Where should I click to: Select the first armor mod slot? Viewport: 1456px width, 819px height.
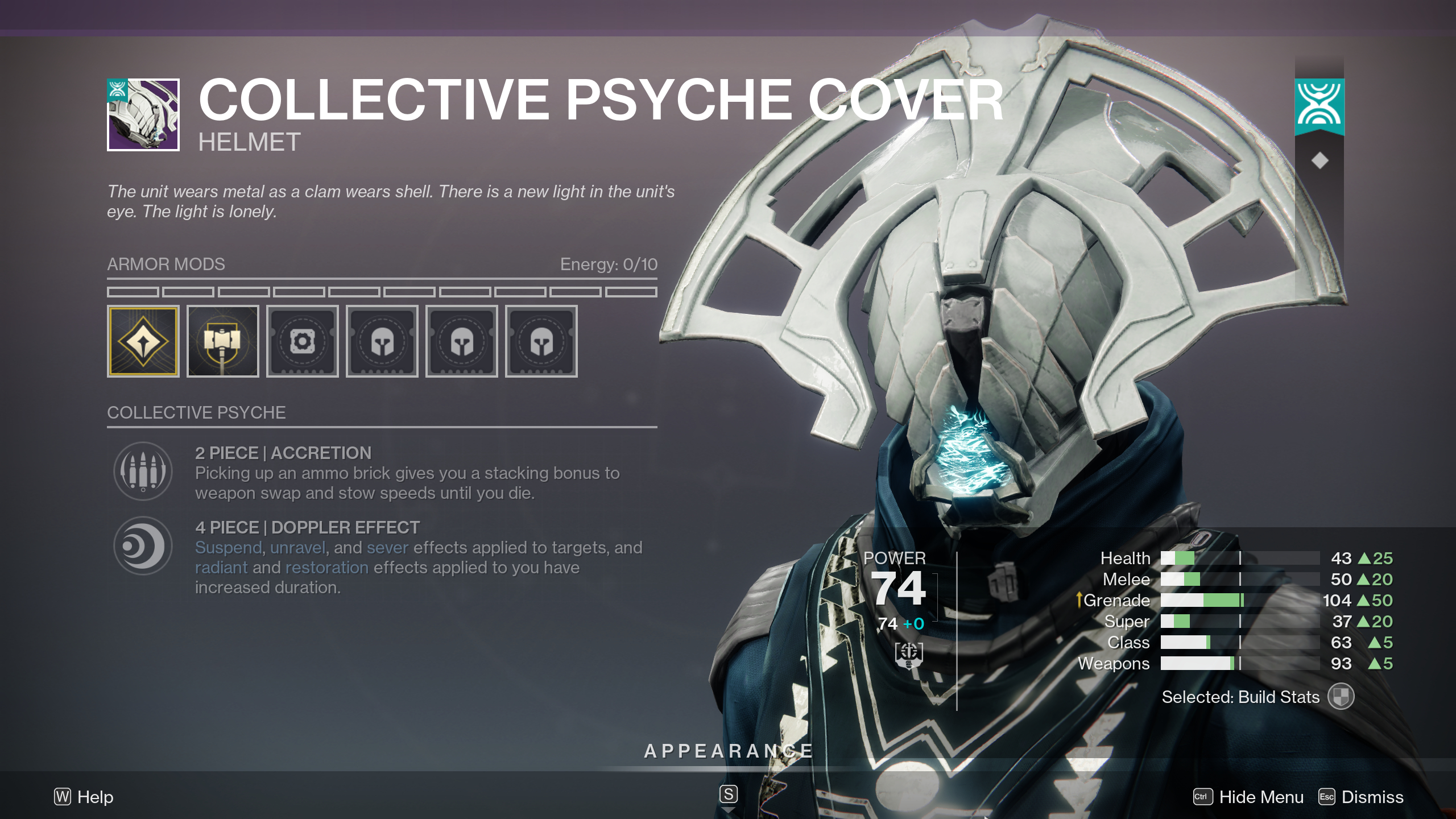click(143, 341)
